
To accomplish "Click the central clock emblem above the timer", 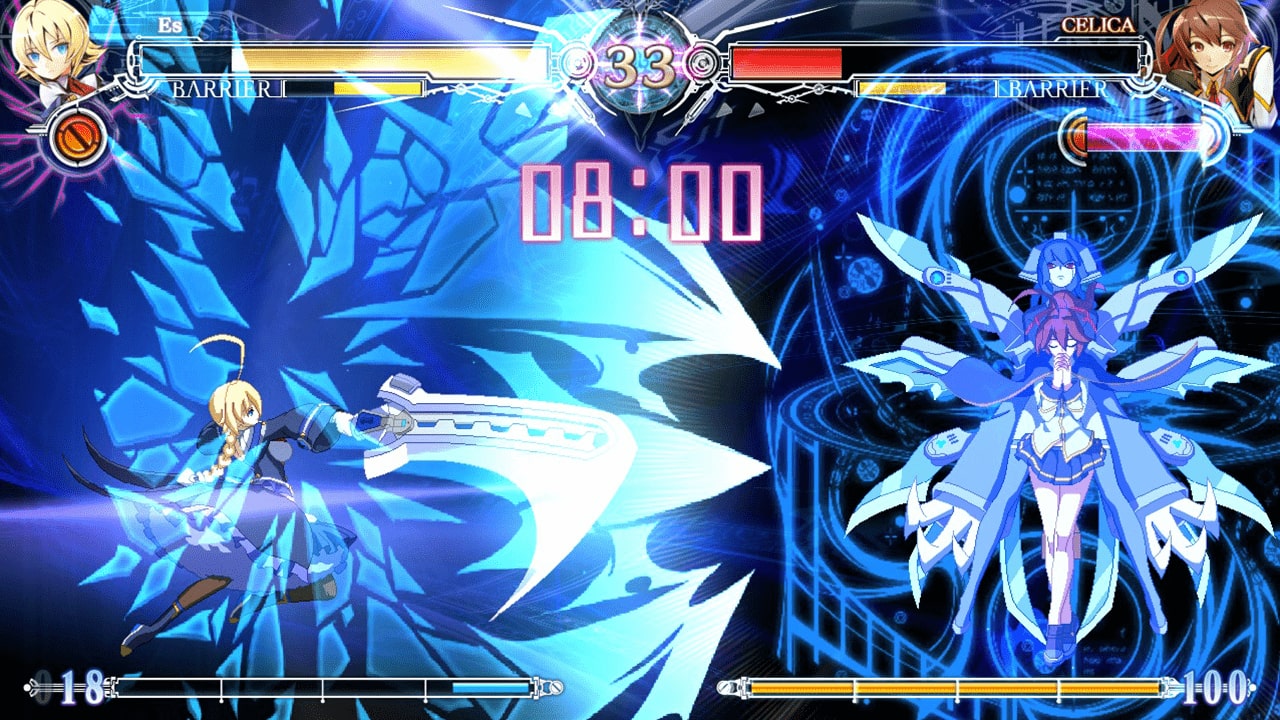I will click(639, 20).
